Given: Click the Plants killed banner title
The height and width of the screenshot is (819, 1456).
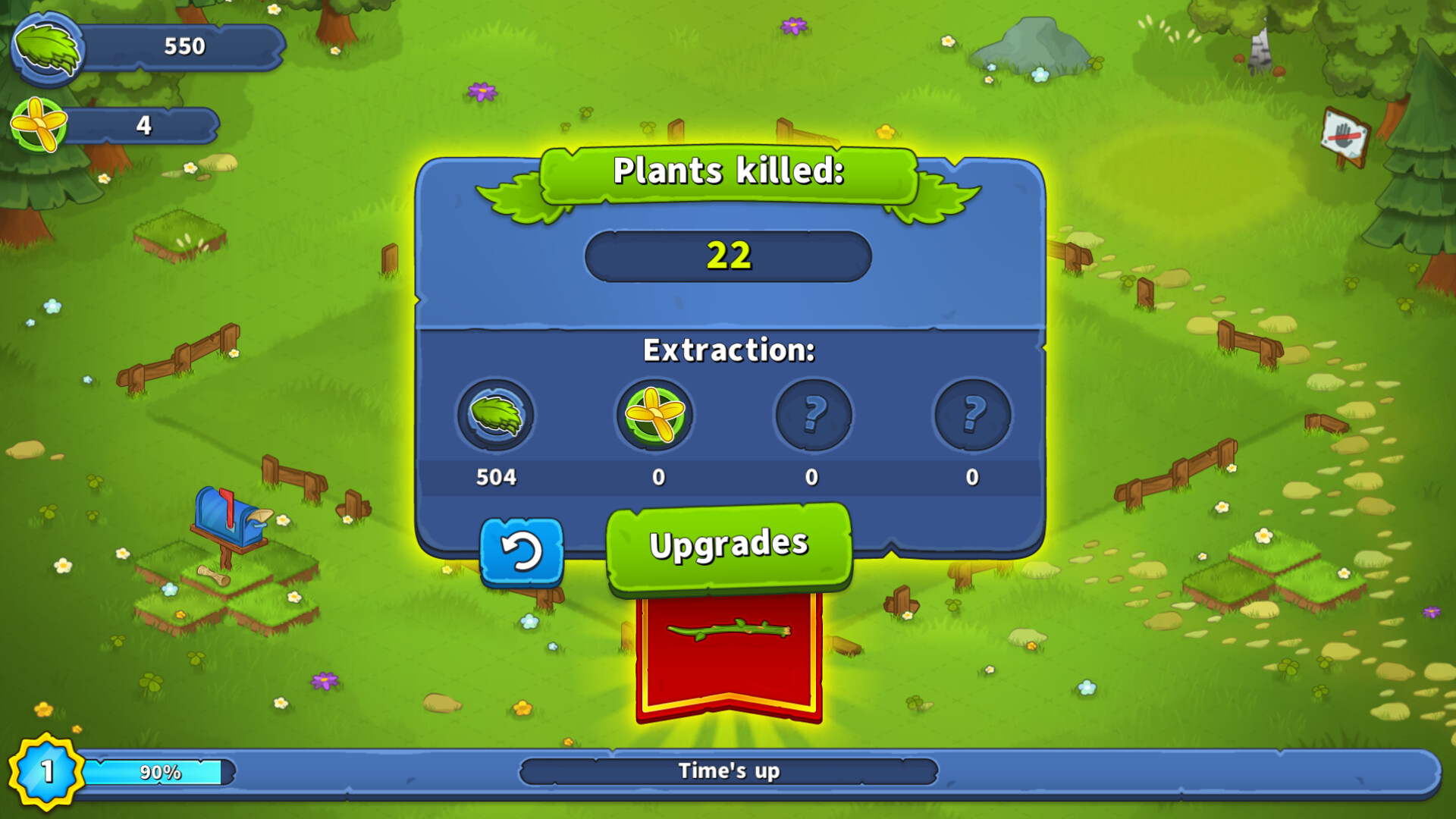Looking at the screenshot, I should coord(728,173).
